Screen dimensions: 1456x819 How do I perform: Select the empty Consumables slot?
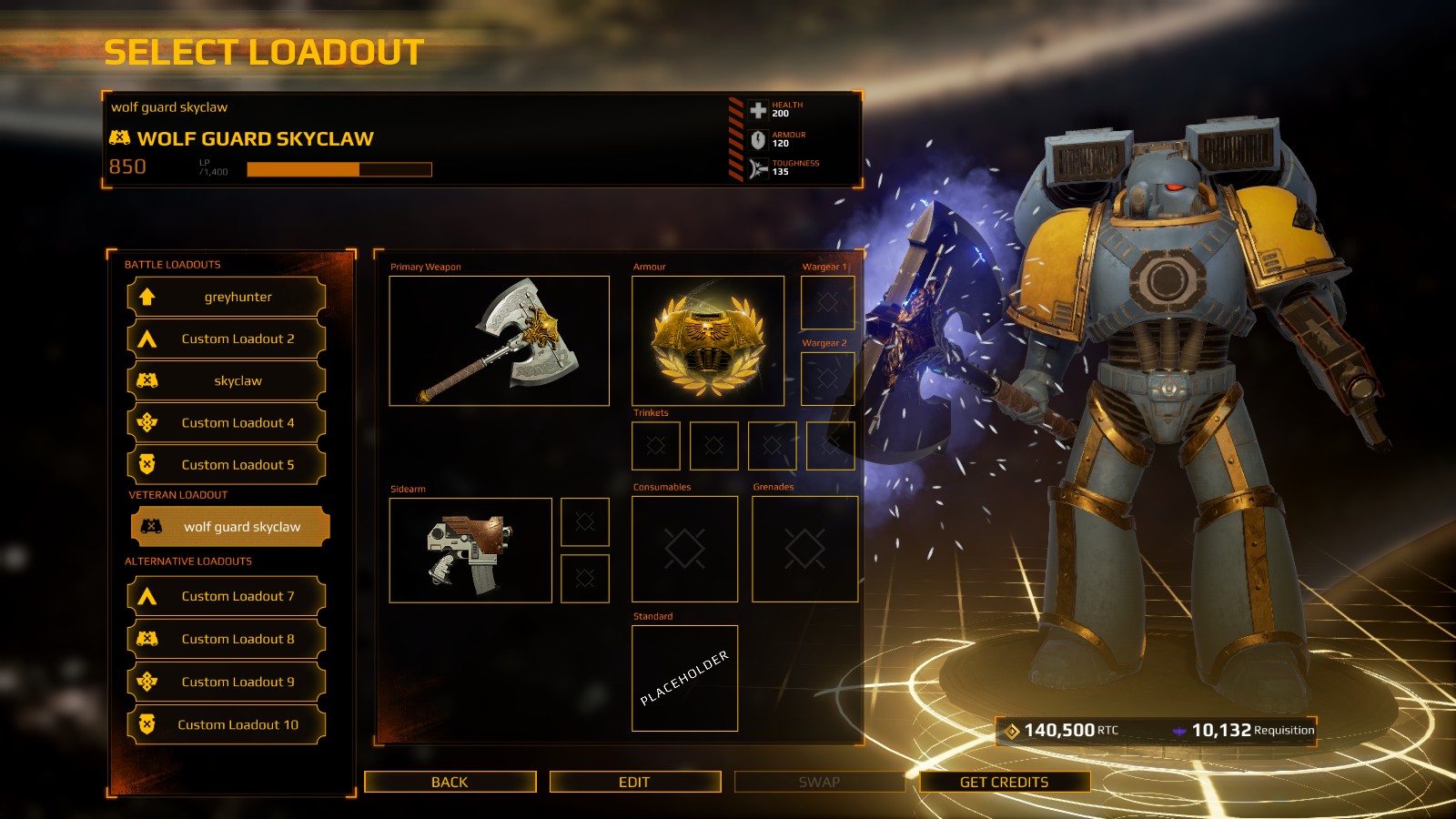[x=684, y=549]
